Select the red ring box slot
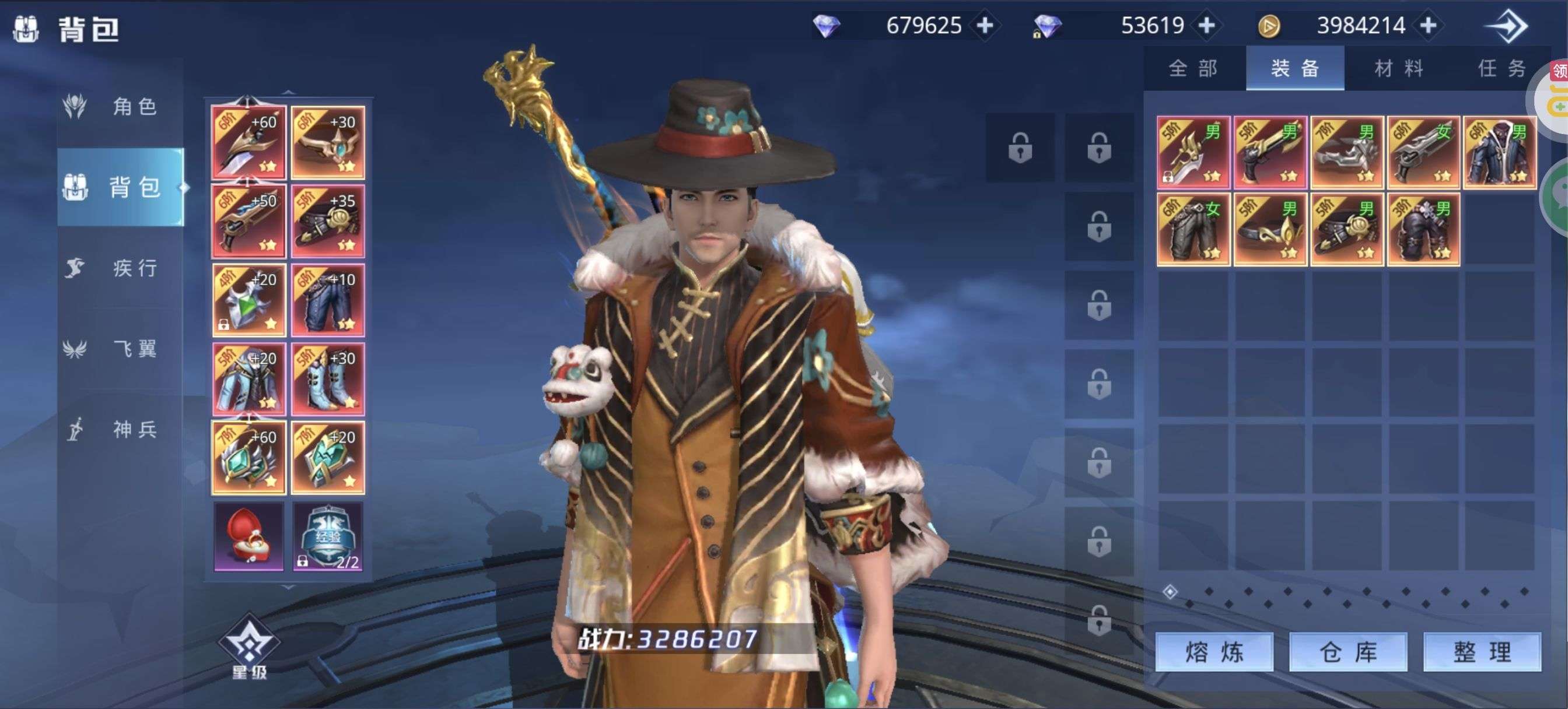The width and height of the screenshot is (1568, 709). (x=249, y=536)
